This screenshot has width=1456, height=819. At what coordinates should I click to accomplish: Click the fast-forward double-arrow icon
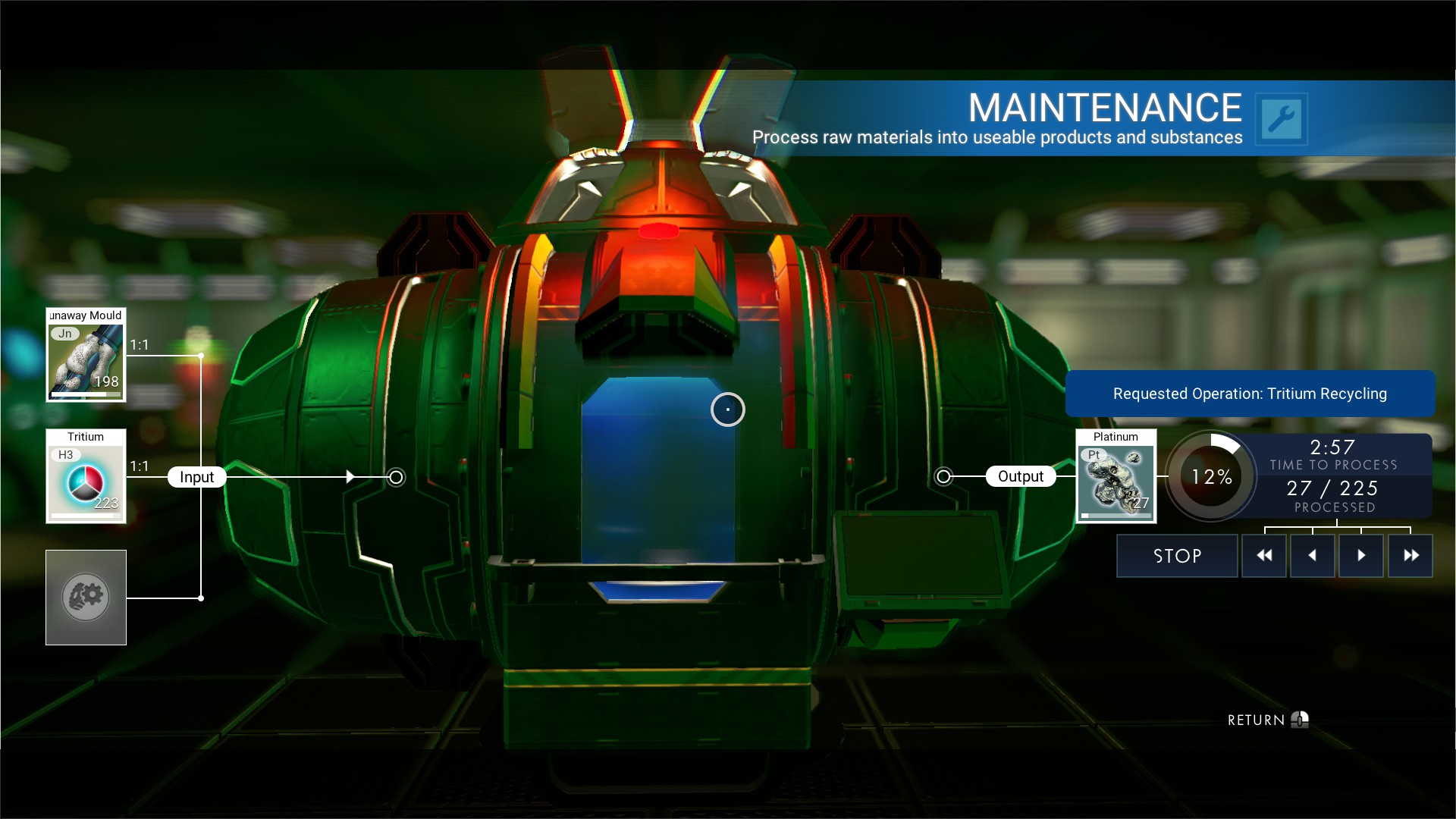(x=1410, y=555)
